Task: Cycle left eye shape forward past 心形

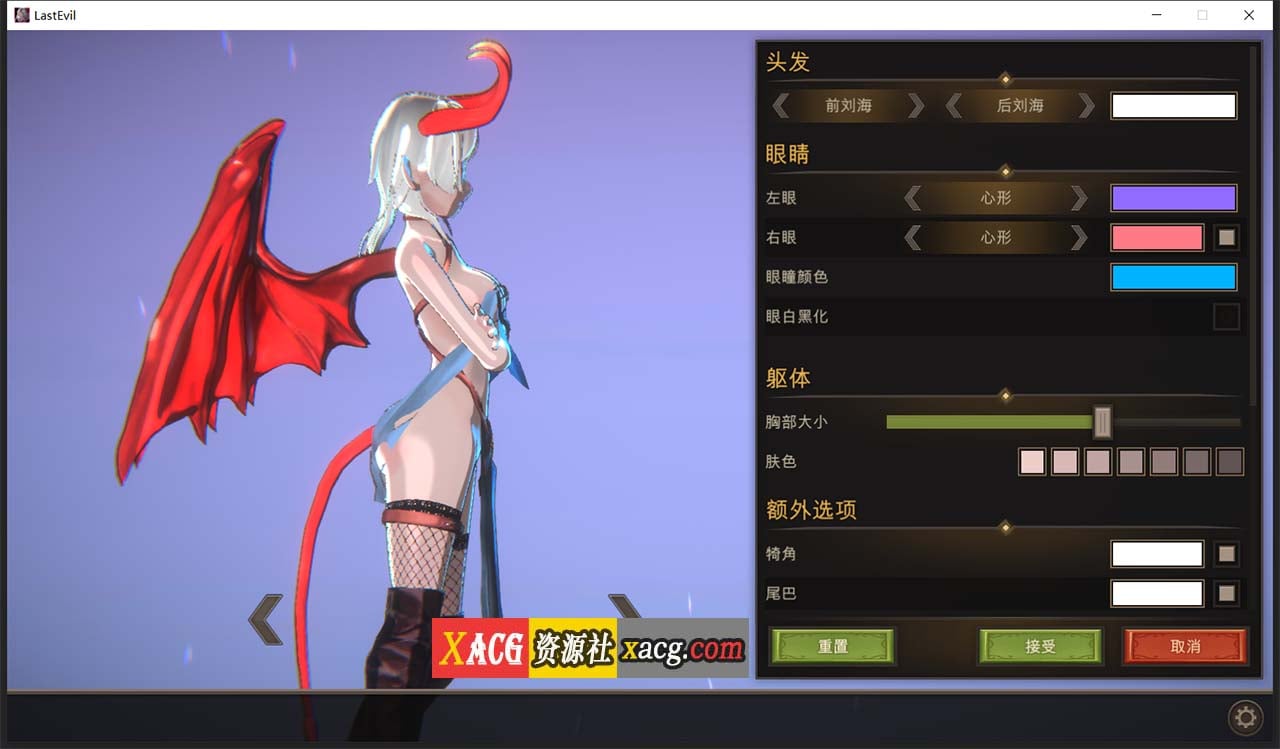Action: point(1079,197)
